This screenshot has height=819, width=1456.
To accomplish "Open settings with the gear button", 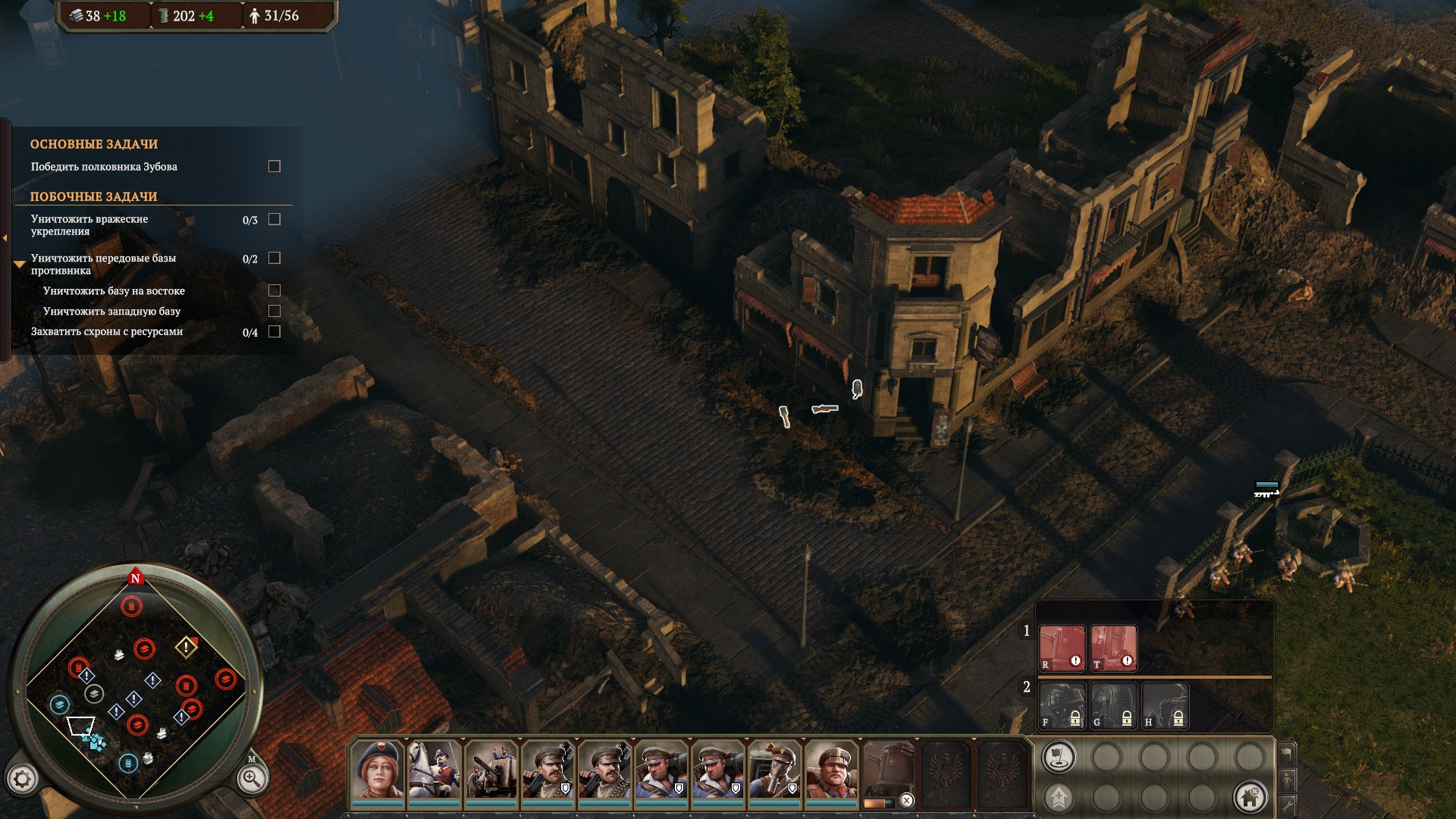I will click(x=22, y=778).
